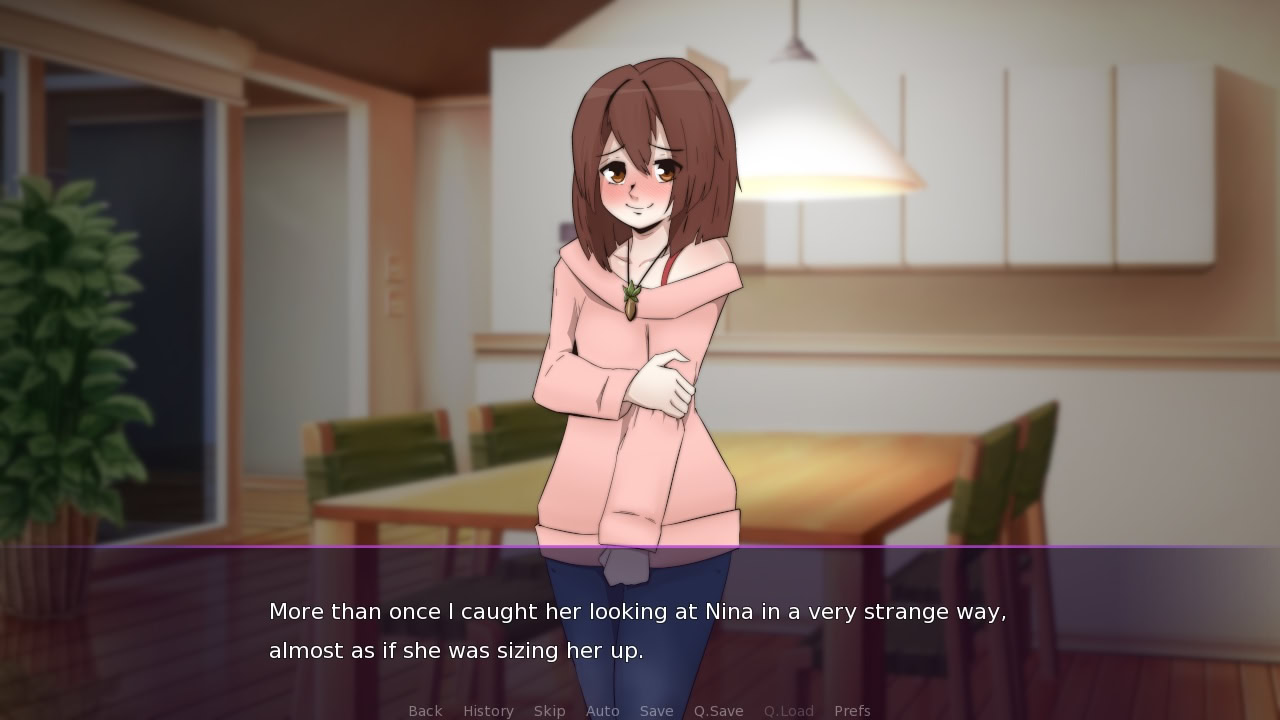Click the girl's carrot pendant necklace
1280x720 pixels.
point(630,300)
